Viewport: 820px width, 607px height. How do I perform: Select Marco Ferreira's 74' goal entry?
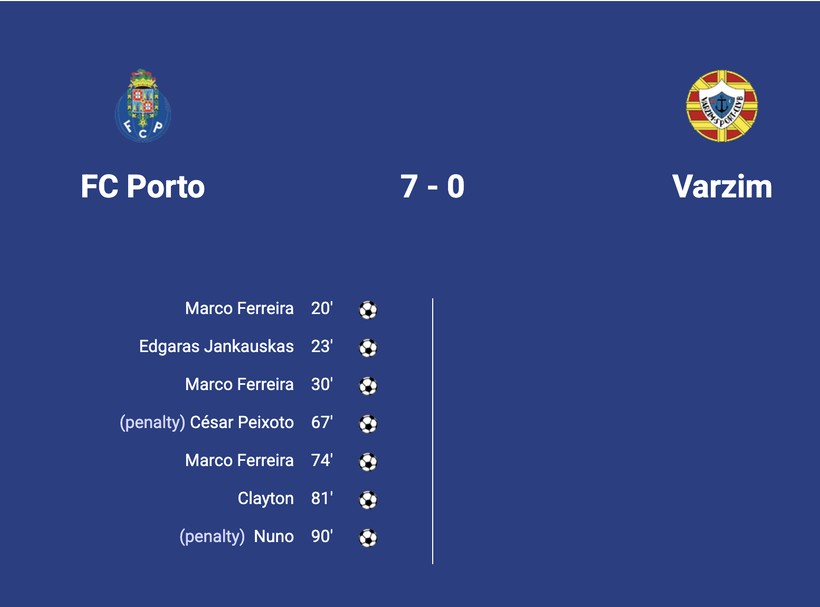coord(239,461)
